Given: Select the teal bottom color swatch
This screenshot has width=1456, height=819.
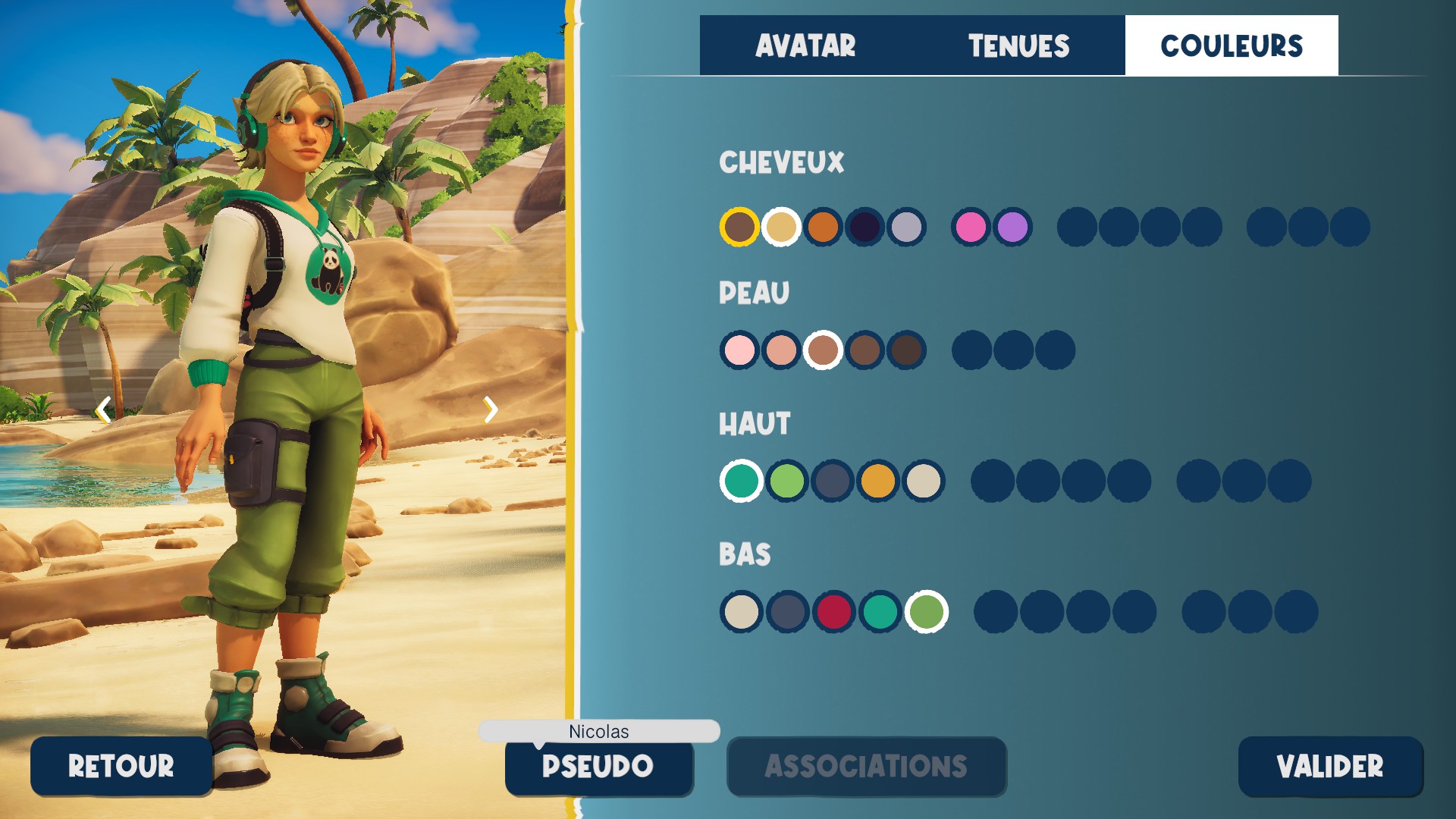Looking at the screenshot, I should 880,612.
